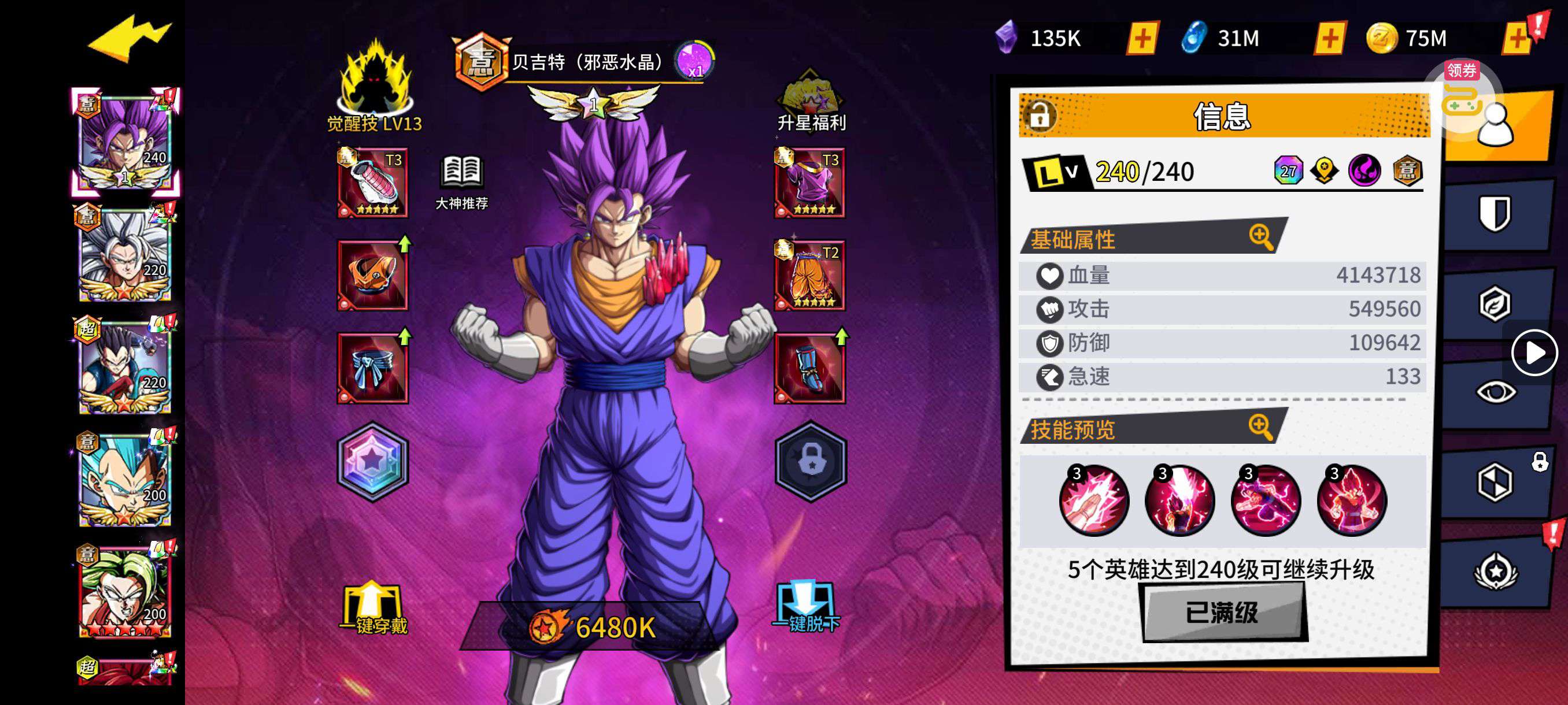Select the T2 orange pants equipment slot
Viewport: 1568px width, 705px height.
tap(809, 276)
